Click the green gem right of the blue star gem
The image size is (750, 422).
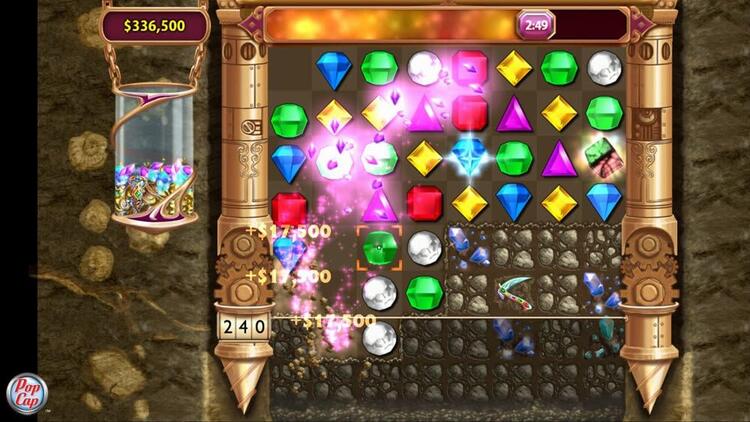coord(514,157)
